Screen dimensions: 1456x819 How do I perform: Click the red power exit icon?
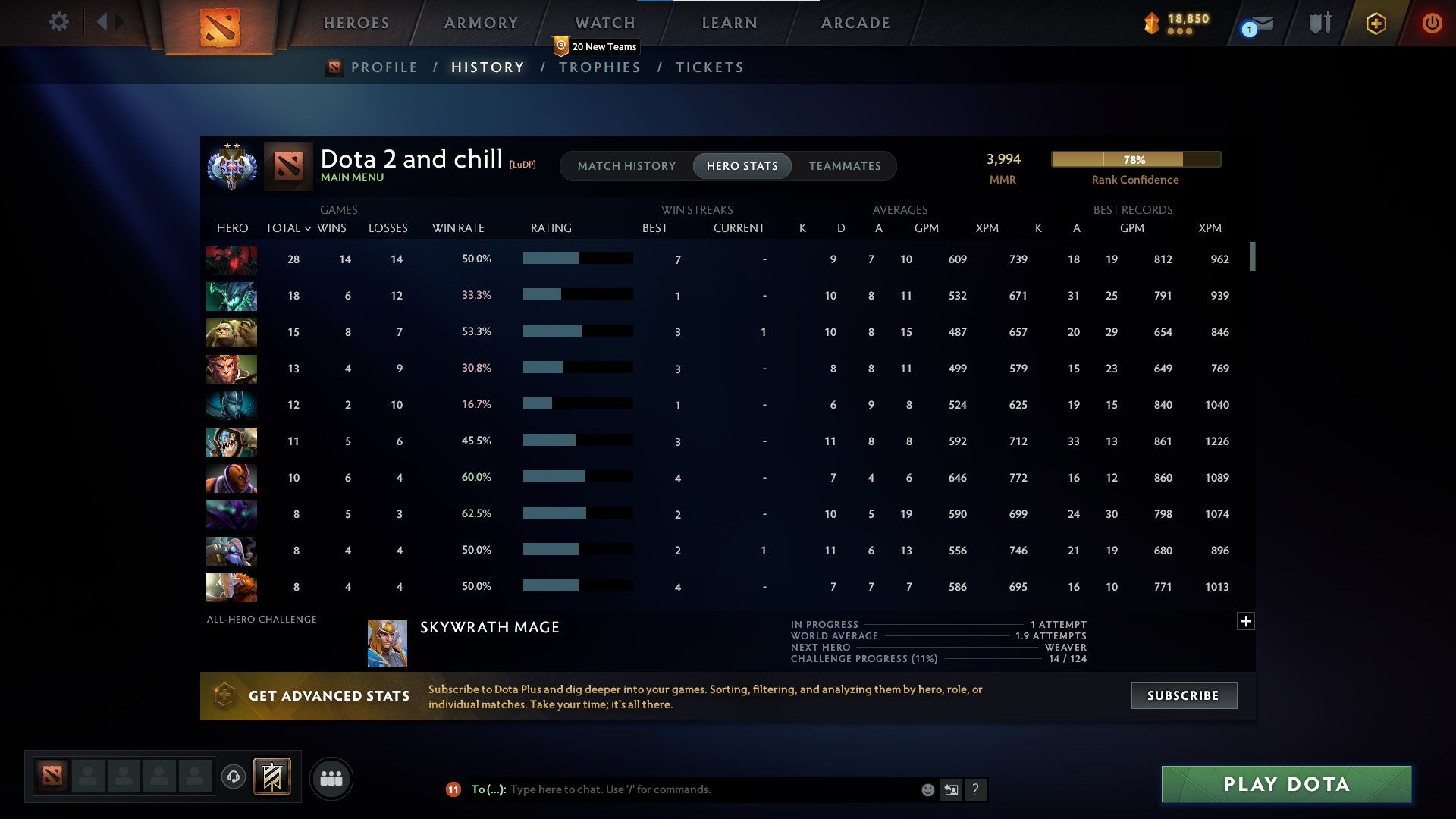[x=1432, y=23]
